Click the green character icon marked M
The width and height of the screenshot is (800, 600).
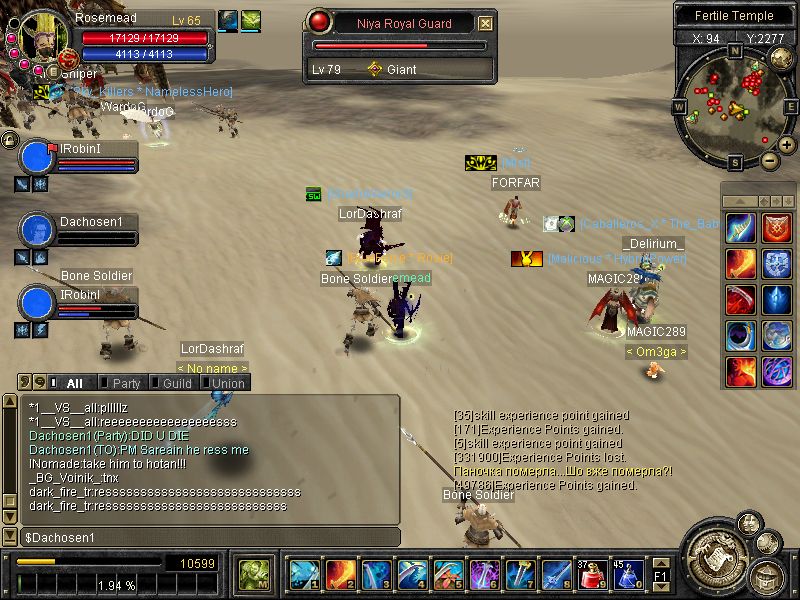252,574
